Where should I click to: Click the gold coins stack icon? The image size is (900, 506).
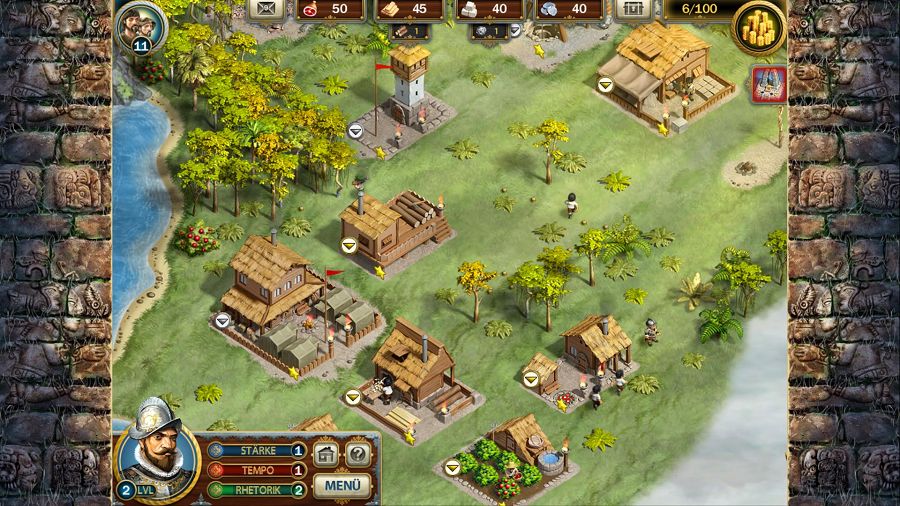758,29
